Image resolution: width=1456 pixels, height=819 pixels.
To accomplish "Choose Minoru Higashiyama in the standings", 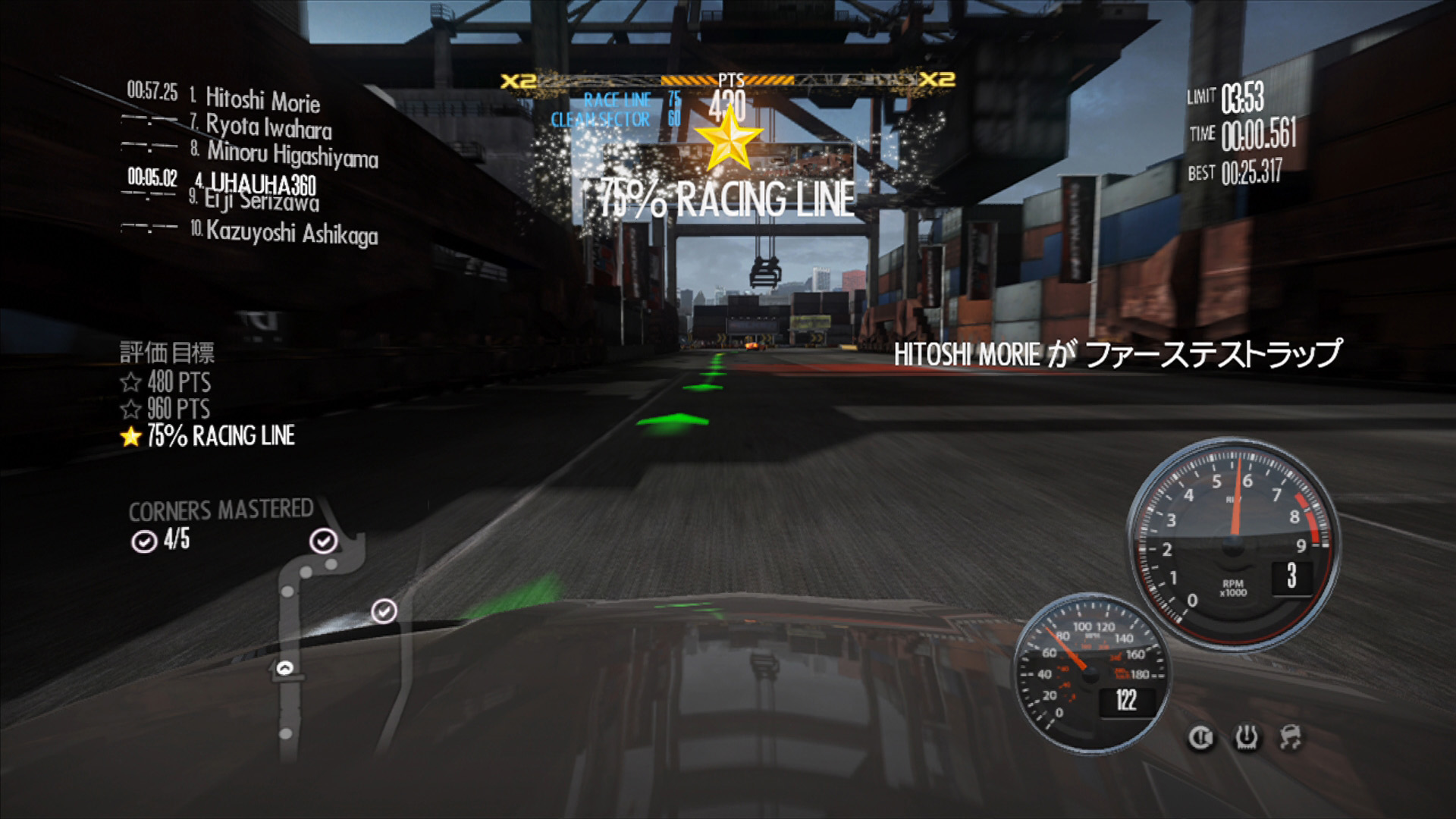I will [x=292, y=154].
